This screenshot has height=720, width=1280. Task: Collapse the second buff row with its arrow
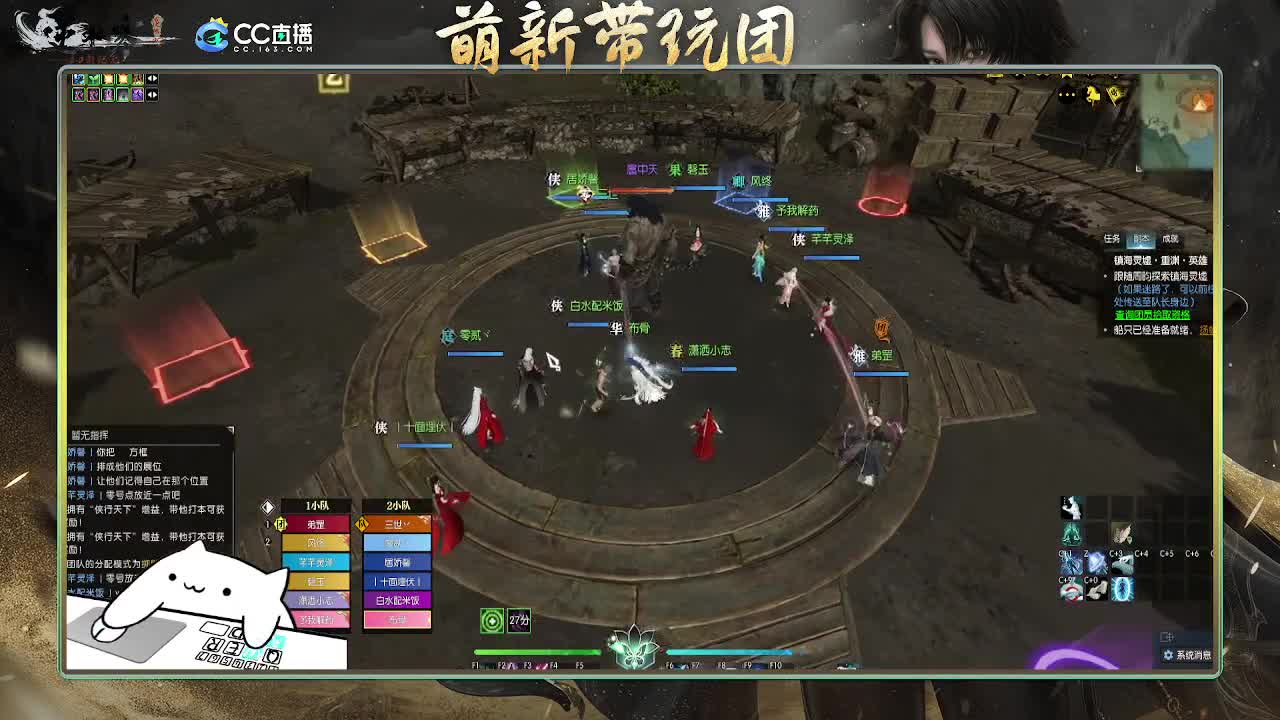click(x=151, y=94)
